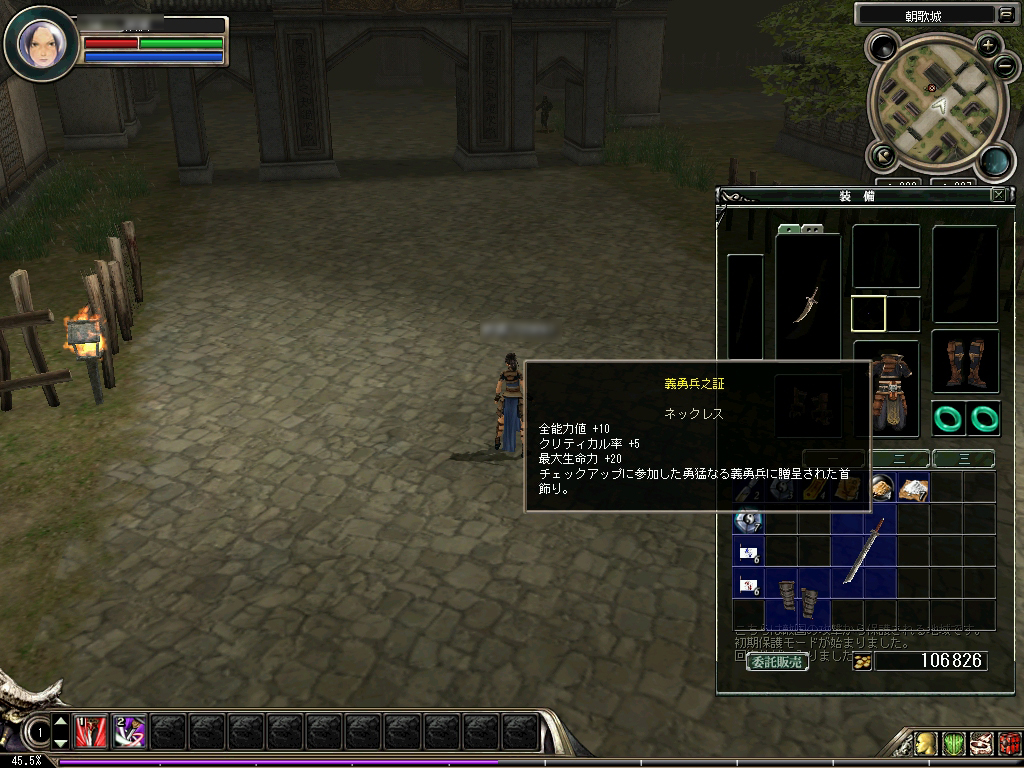Close the 装備 equipment window
This screenshot has height=768, width=1024.
click(x=998, y=196)
